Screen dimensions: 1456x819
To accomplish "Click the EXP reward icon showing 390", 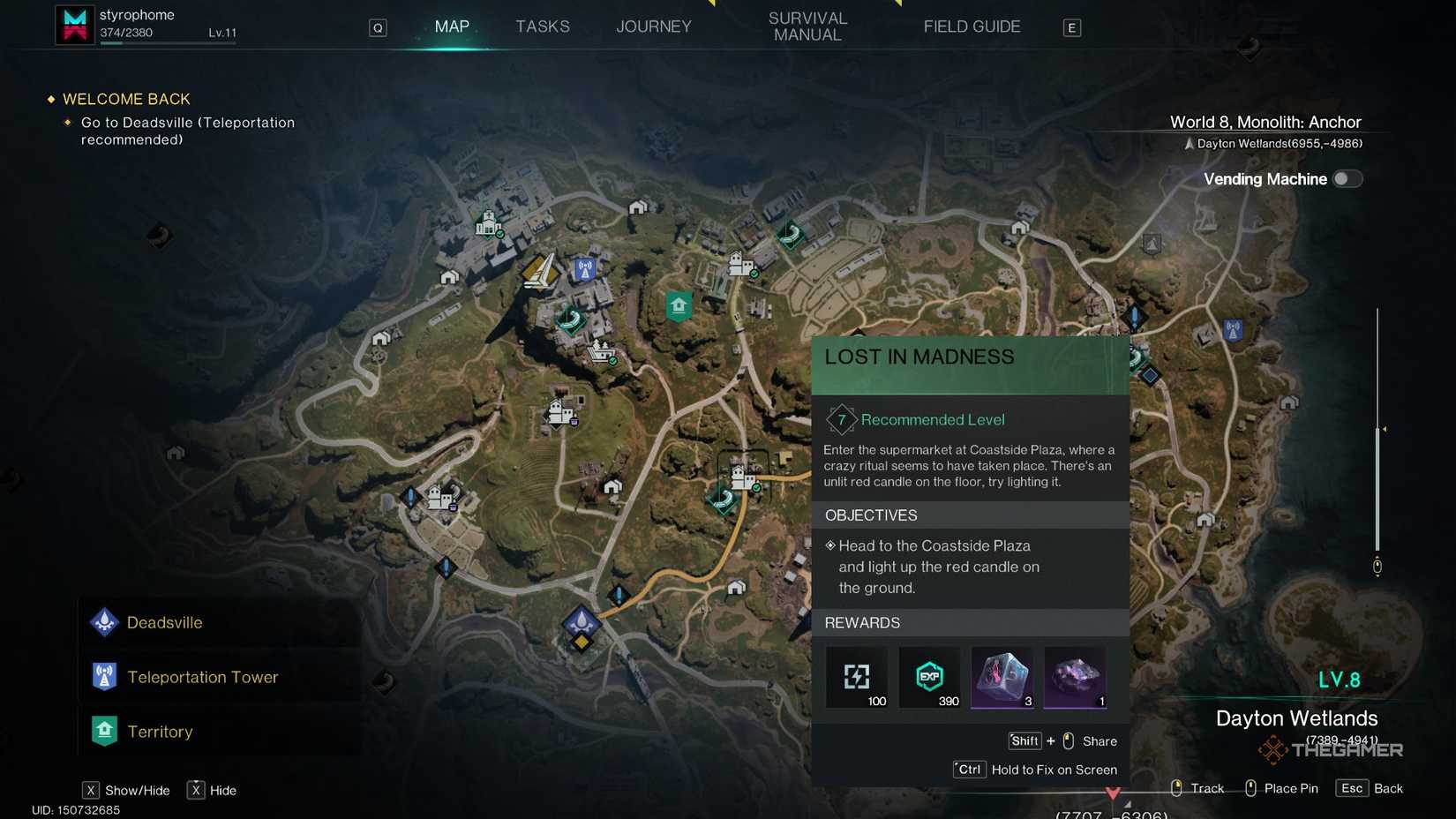I will [929, 677].
